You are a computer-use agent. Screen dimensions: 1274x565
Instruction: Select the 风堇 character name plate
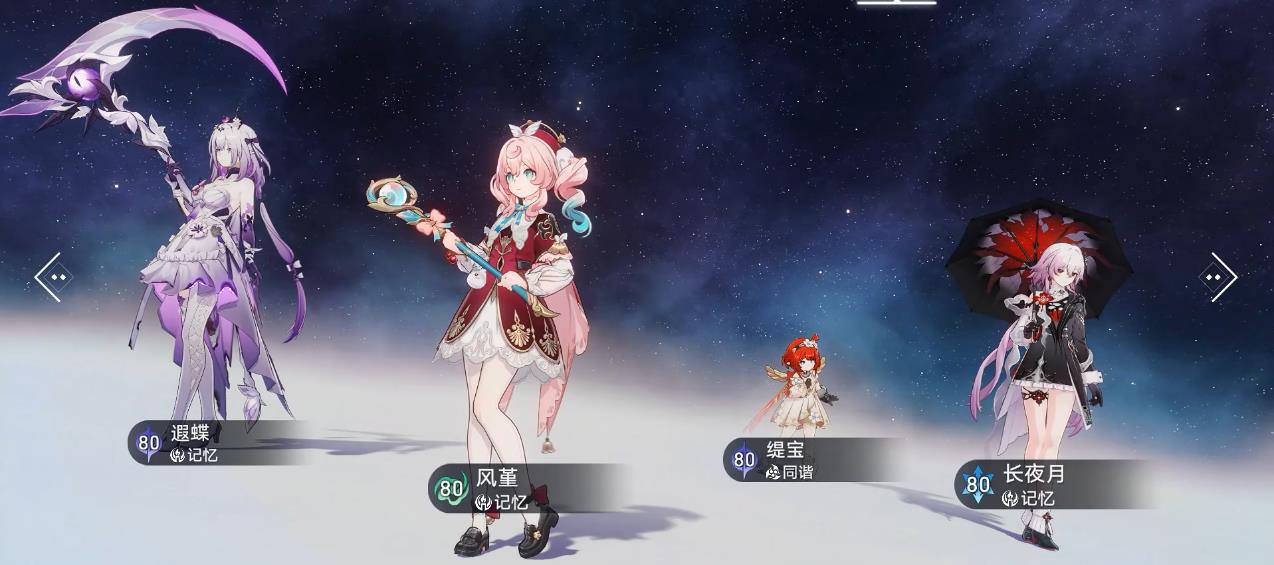[512, 489]
